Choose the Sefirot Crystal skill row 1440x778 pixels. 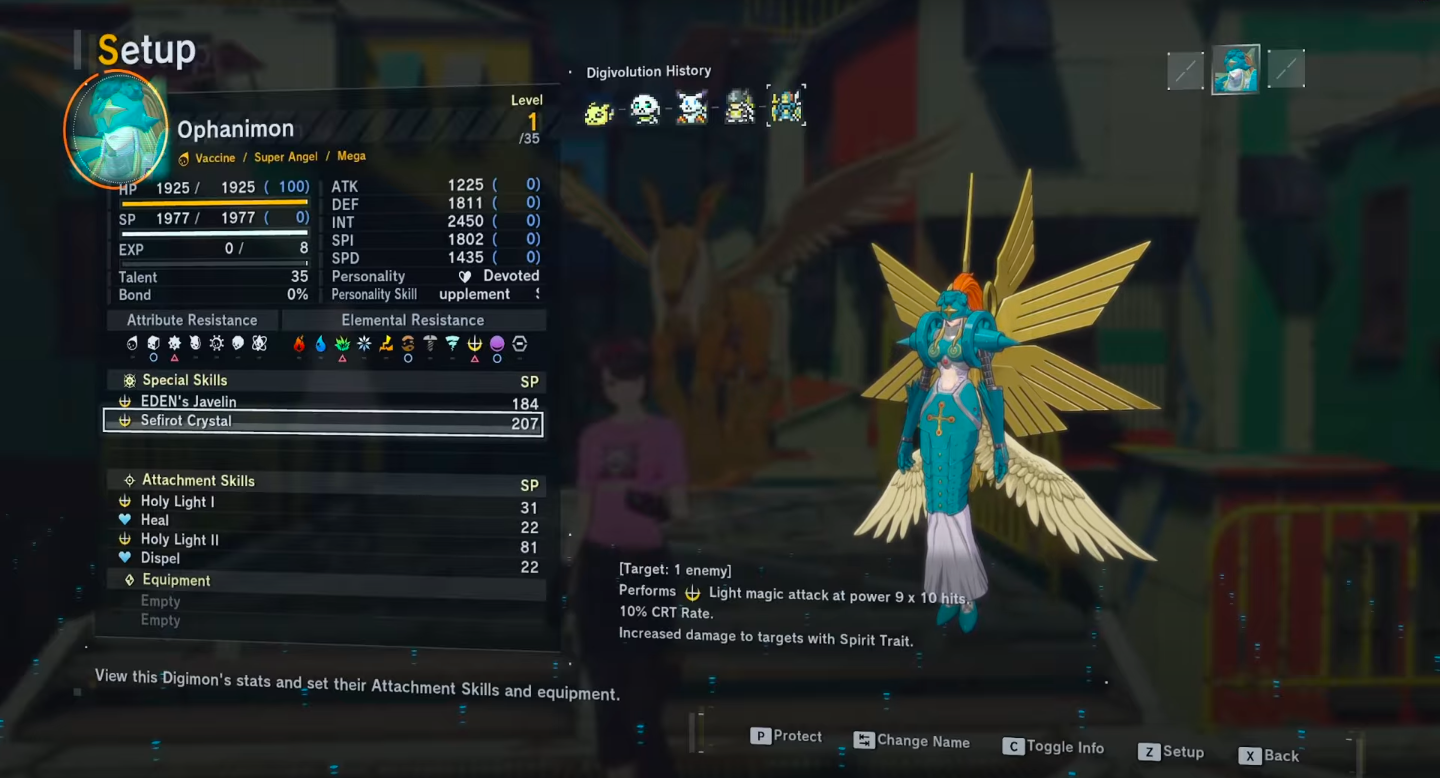(322, 422)
